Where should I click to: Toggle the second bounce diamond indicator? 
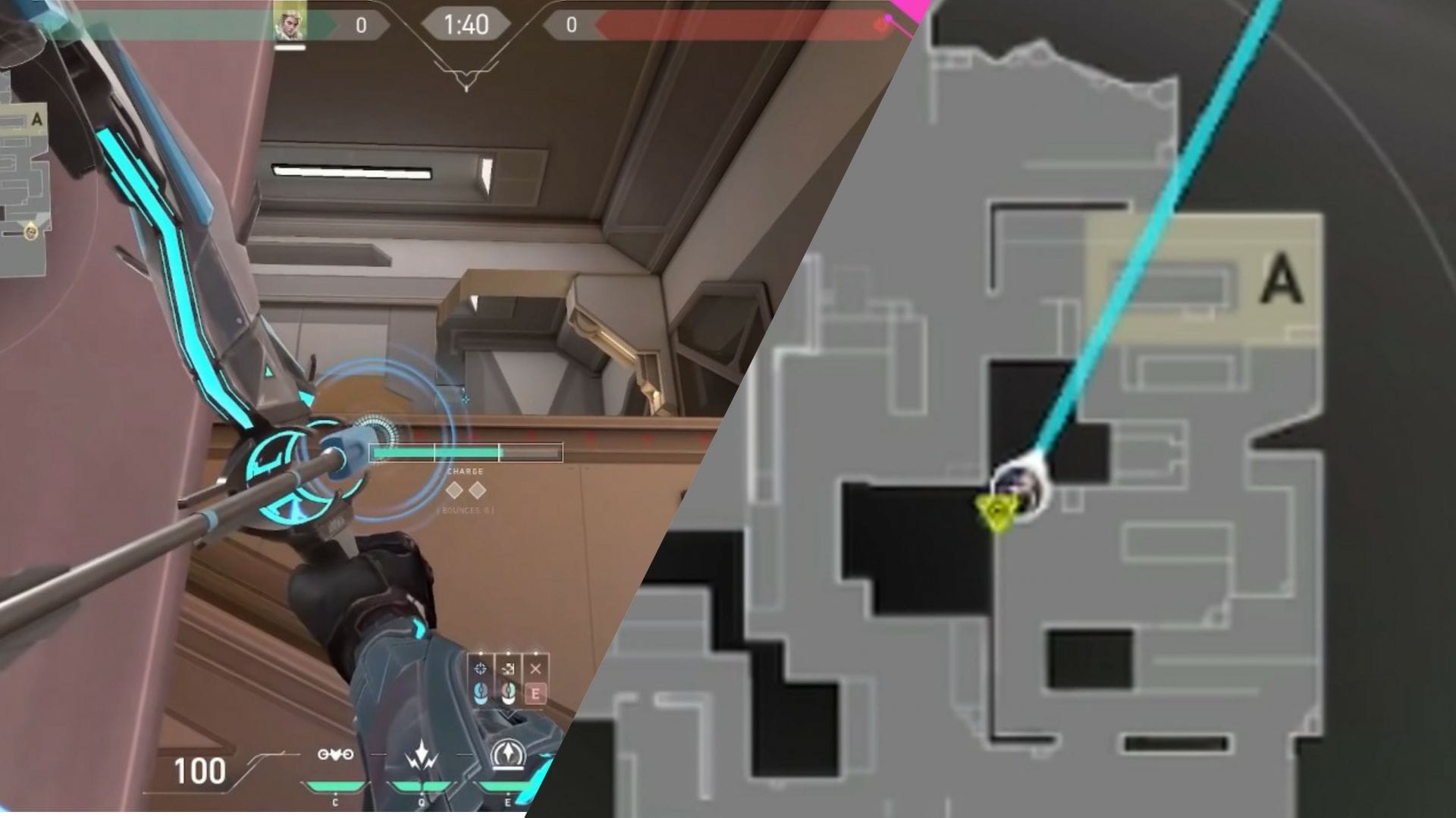click(x=478, y=491)
